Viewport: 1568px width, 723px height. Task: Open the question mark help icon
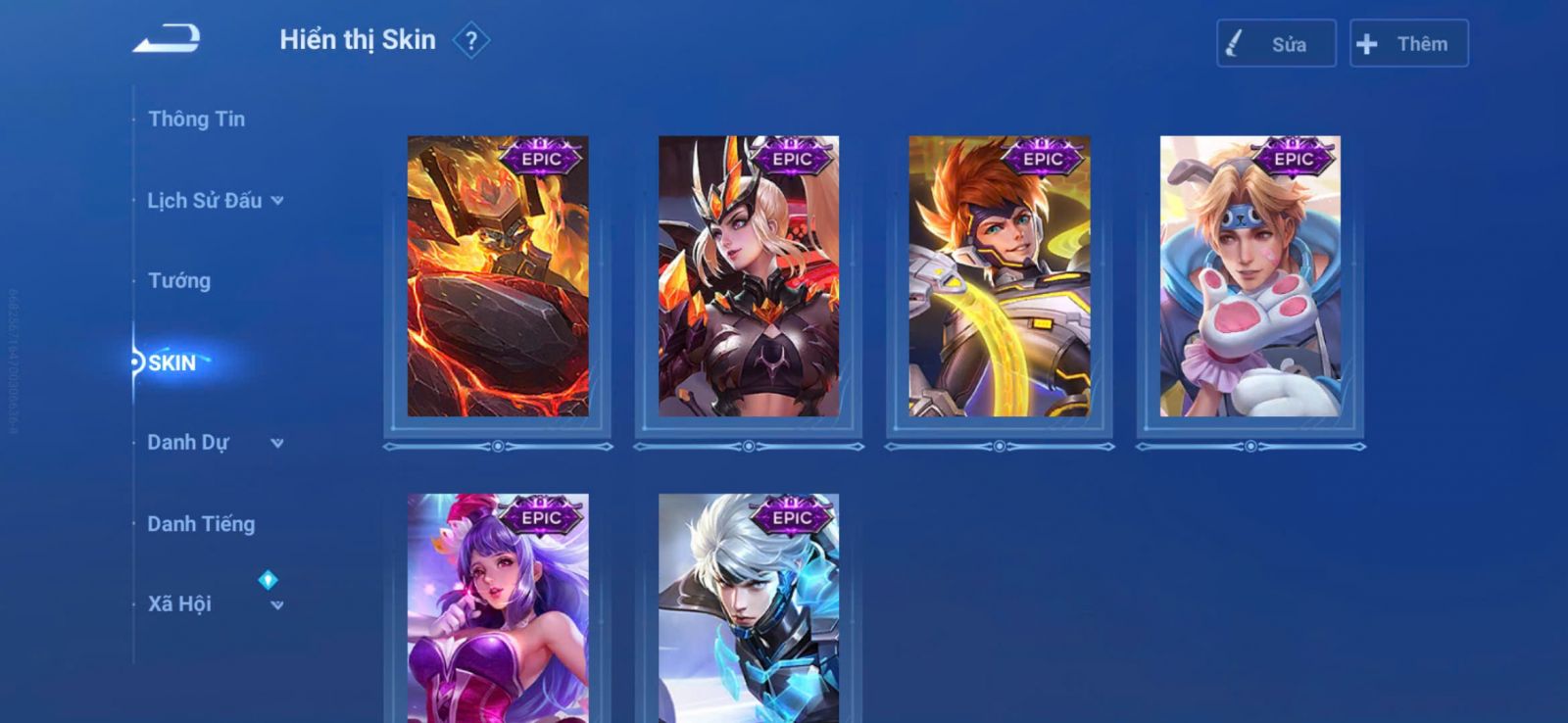click(x=471, y=41)
